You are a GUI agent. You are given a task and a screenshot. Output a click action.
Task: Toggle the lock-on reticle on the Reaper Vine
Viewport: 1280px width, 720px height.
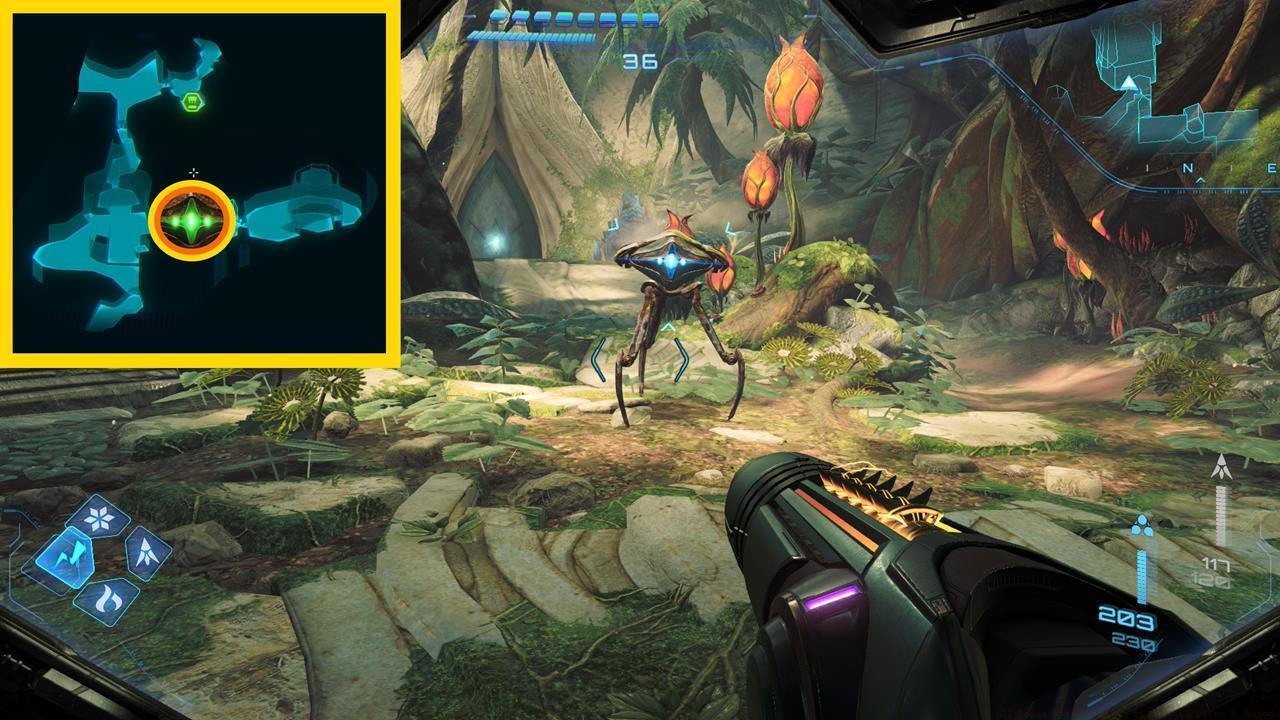tap(669, 261)
